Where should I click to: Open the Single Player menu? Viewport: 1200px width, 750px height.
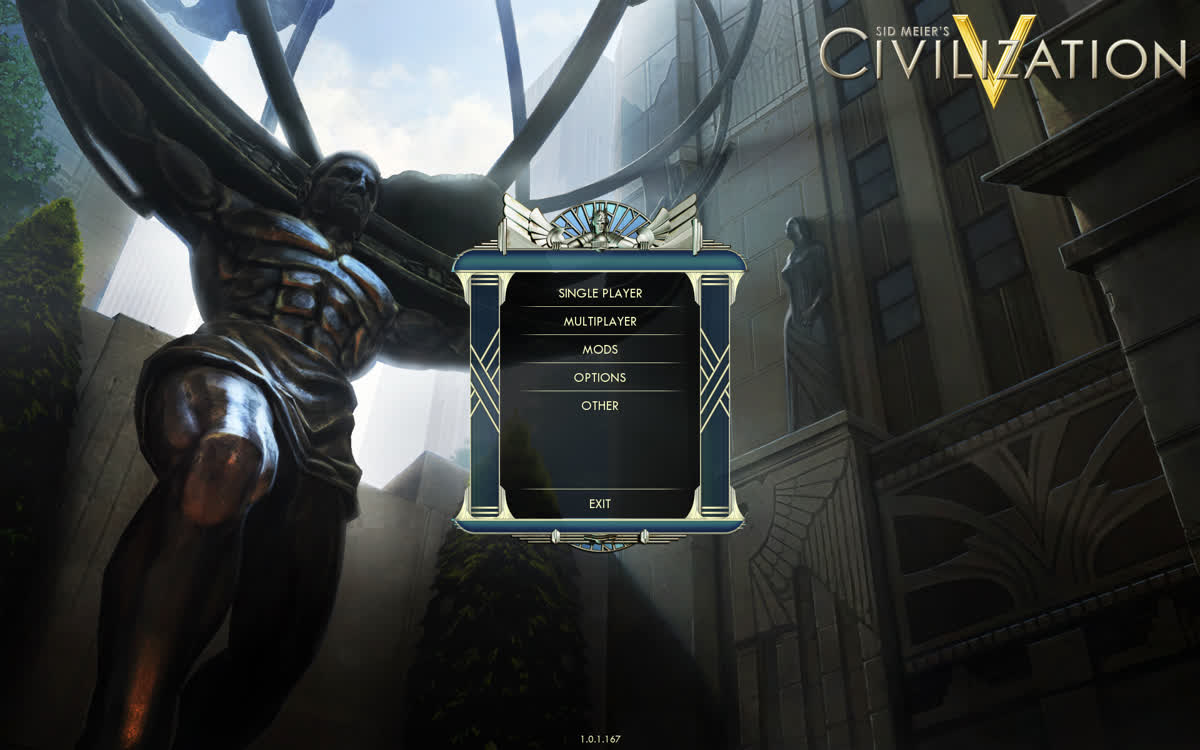tap(600, 293)
